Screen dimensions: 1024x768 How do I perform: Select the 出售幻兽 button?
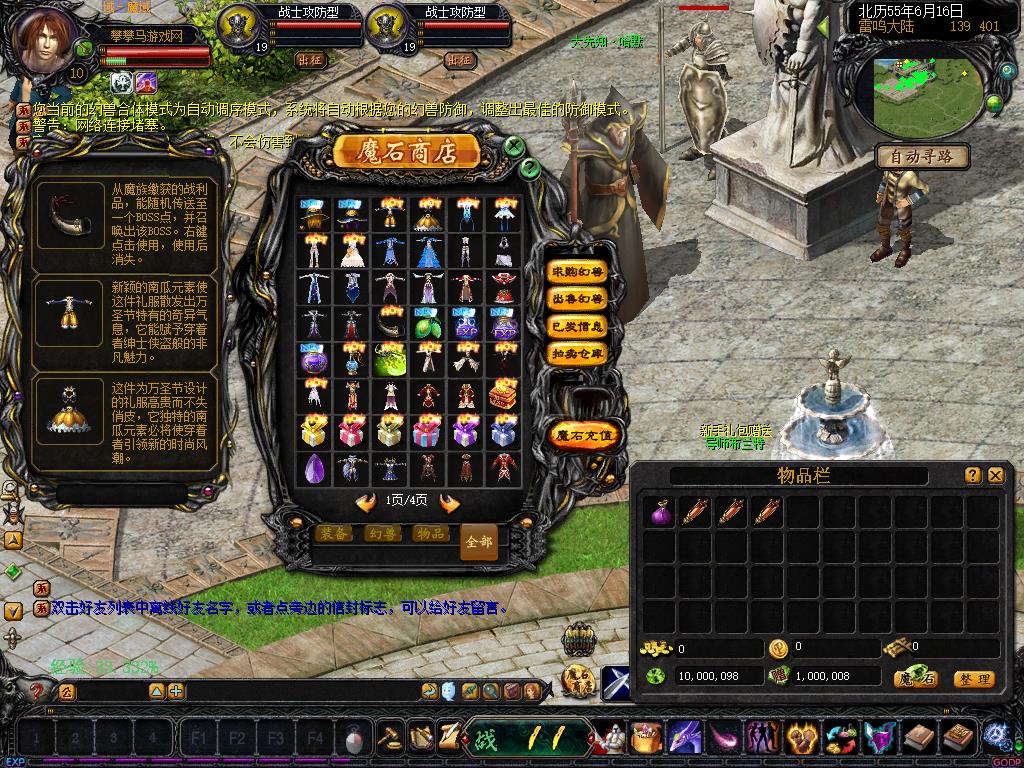pyautogui.click(x=577, y=299)
